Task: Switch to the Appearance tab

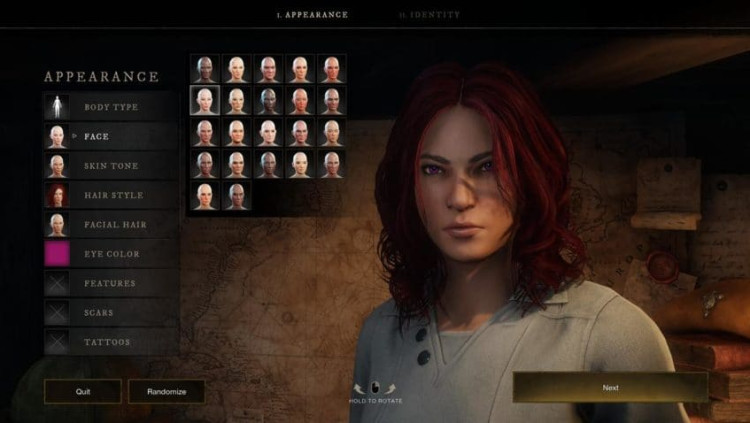Action: [x=312, y=15]
